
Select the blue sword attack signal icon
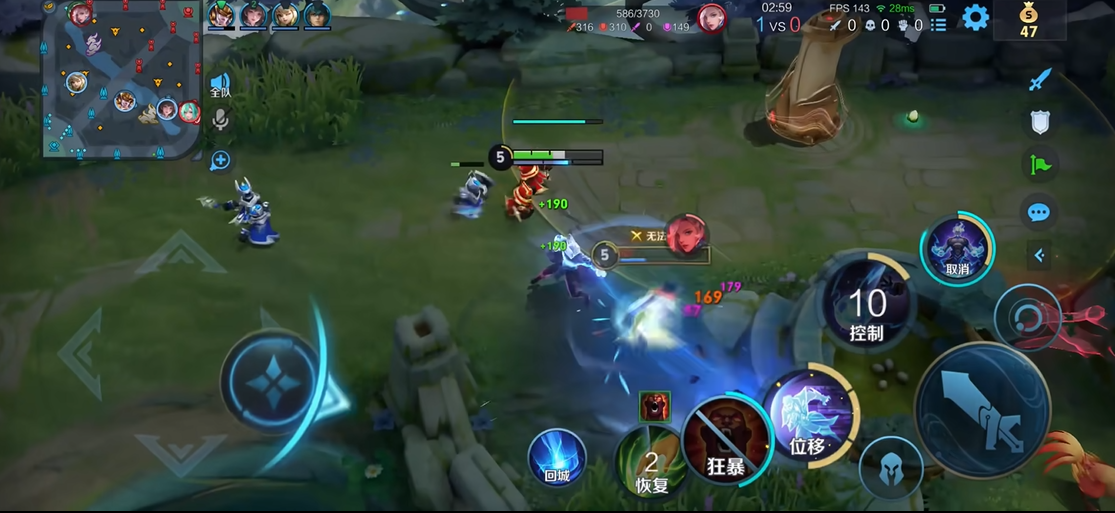point(1040,80)
